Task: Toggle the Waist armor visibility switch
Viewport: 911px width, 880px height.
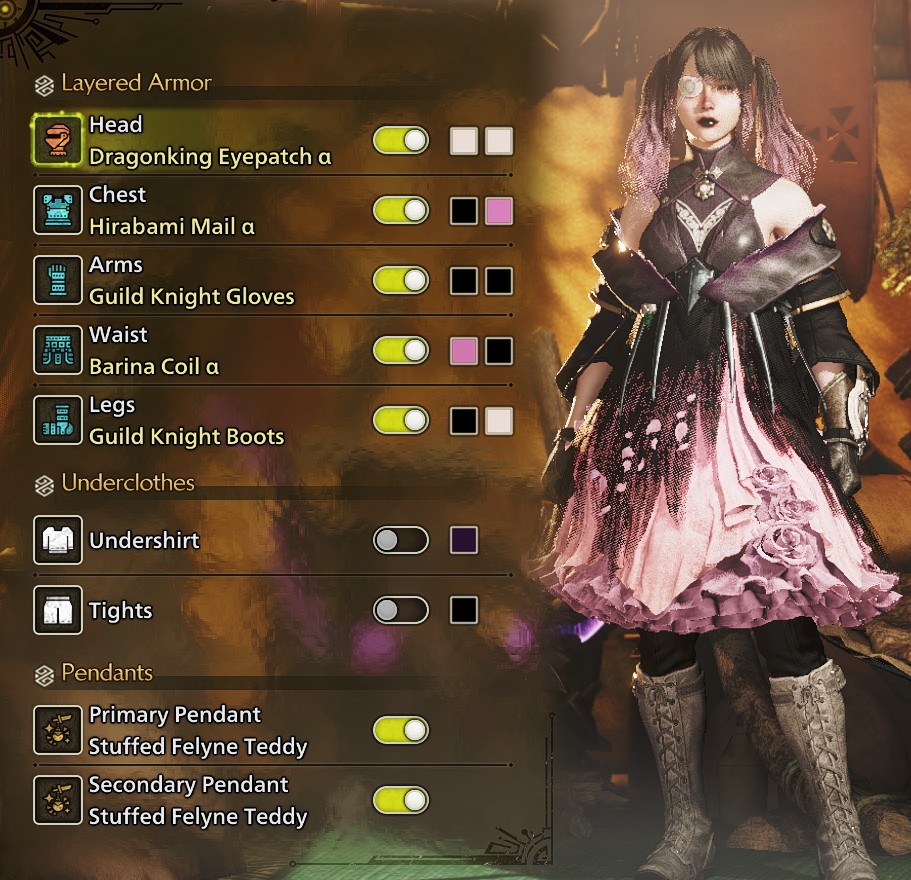Action: [400, 351]
